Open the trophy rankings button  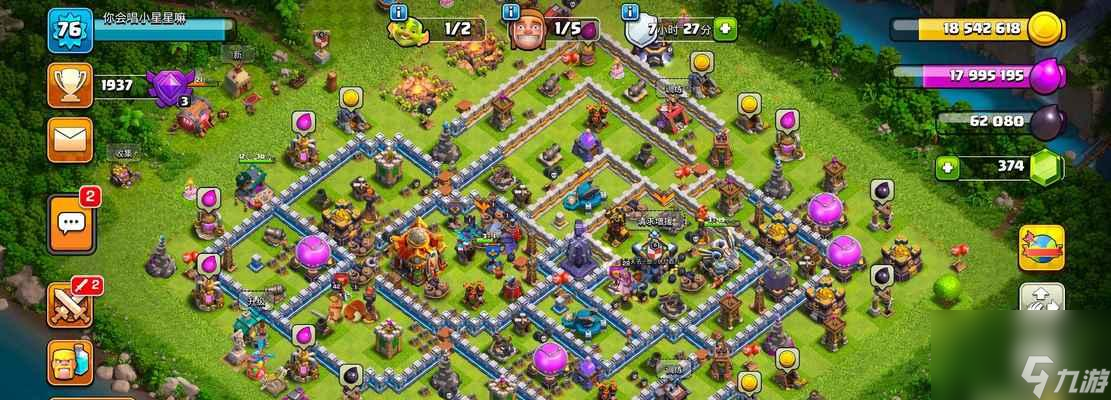[x=69, y=86]
